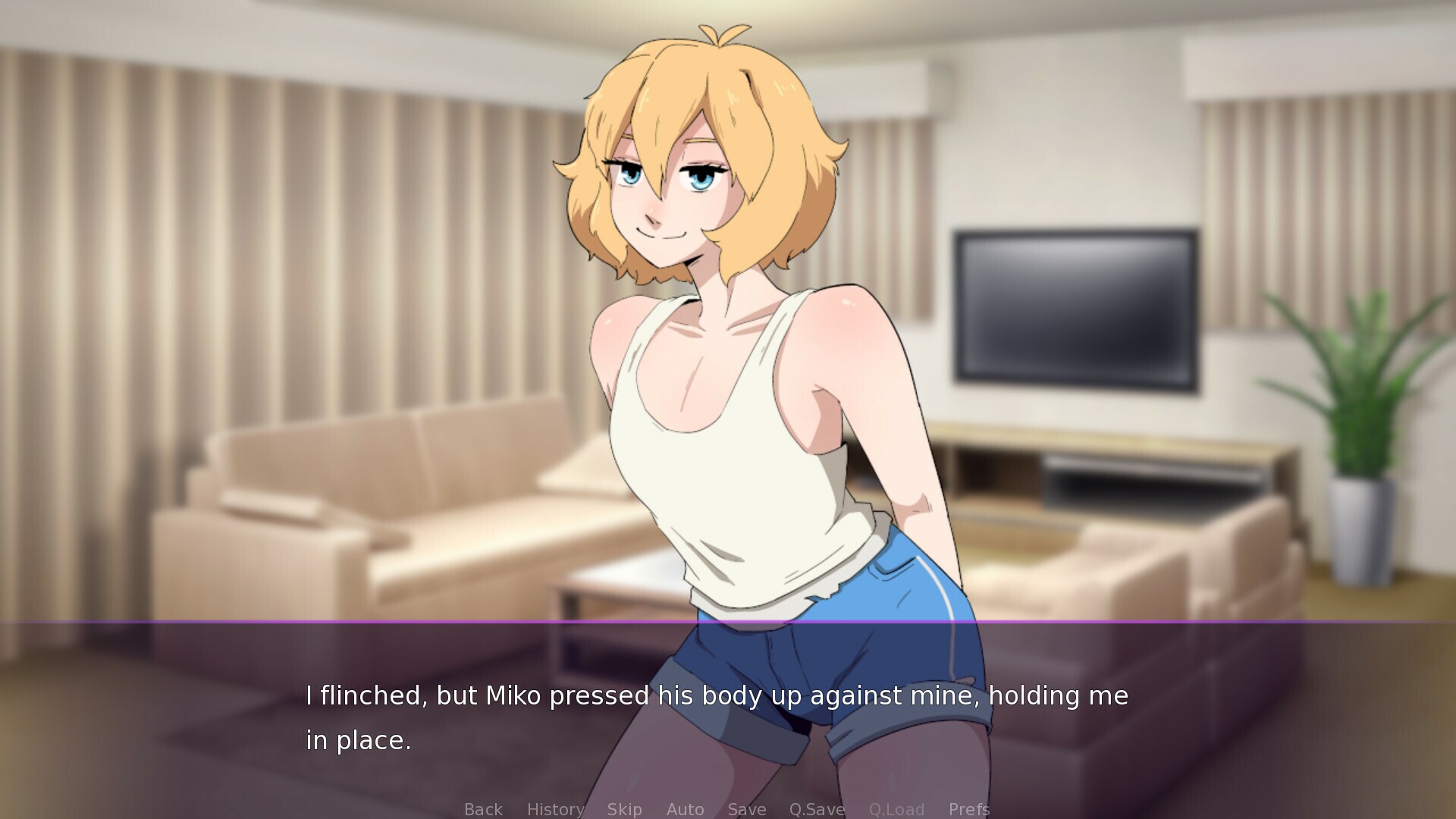Activate Skip to fast-forward text
Screen dimensions: 1456x819
(x=624, y=809)
